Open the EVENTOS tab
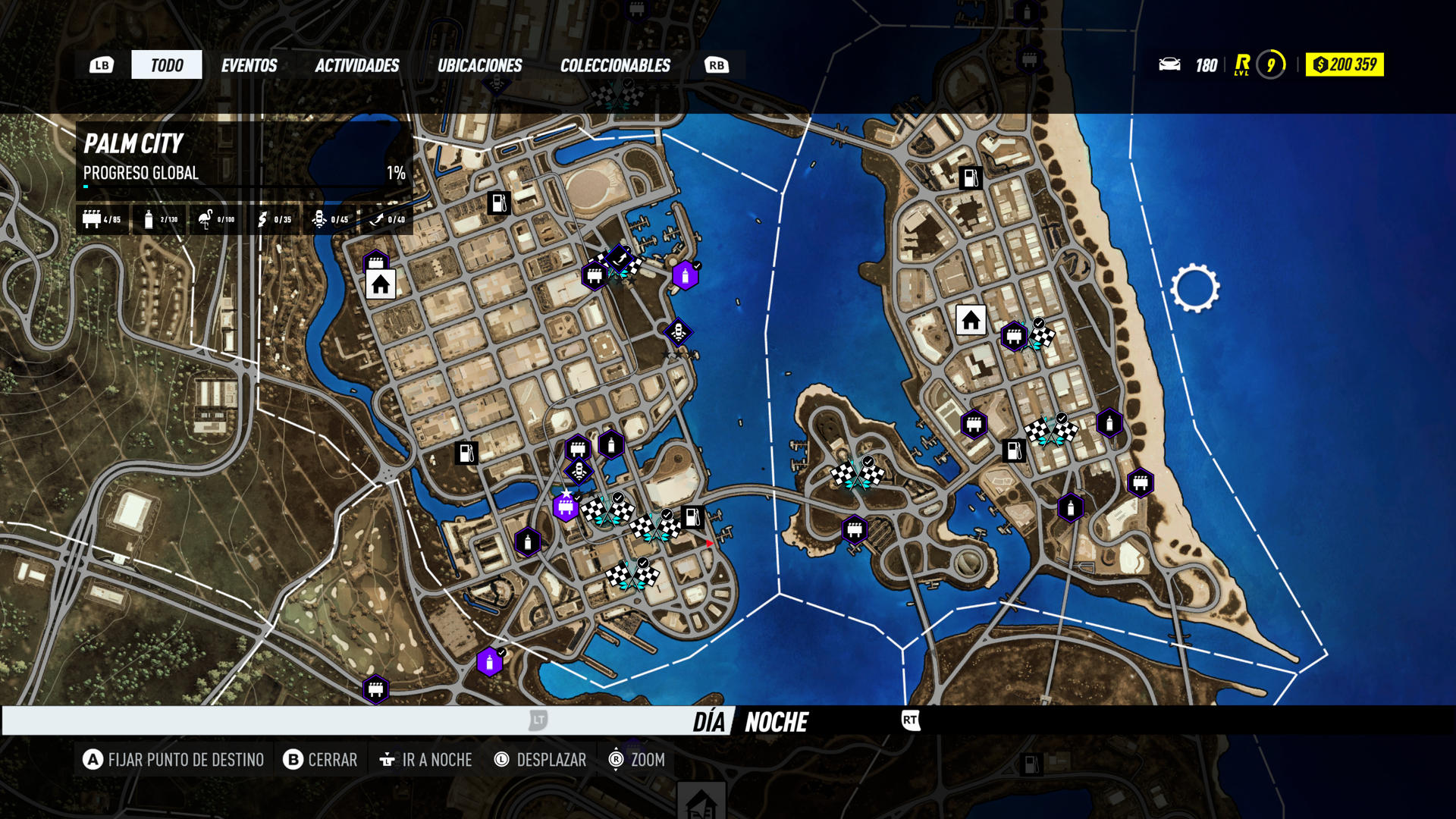Image resolution: width=1456 pixels, height=819 pixels. [x=249, y=65]
